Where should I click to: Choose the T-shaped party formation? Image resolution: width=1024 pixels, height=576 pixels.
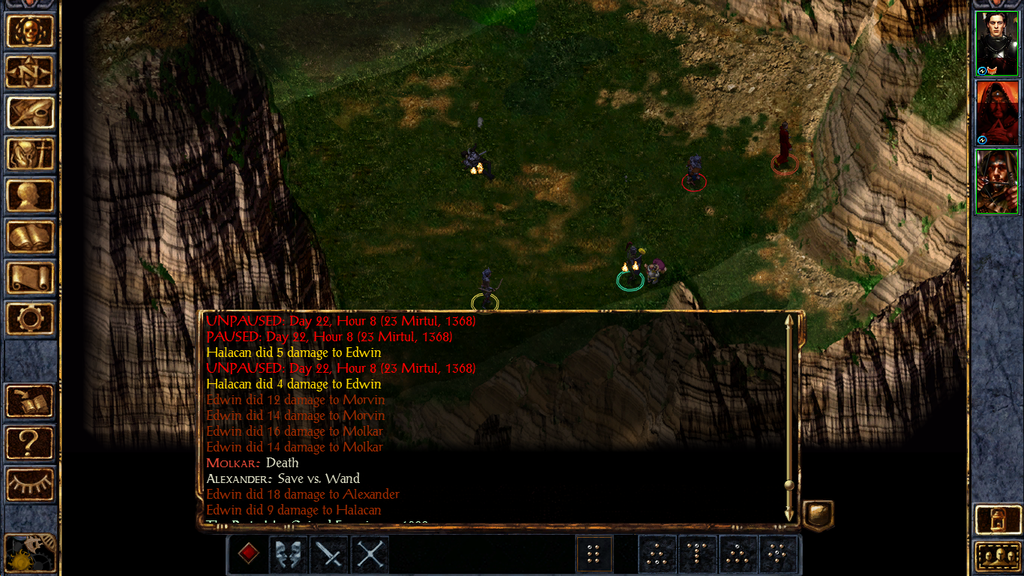point(699,554)
